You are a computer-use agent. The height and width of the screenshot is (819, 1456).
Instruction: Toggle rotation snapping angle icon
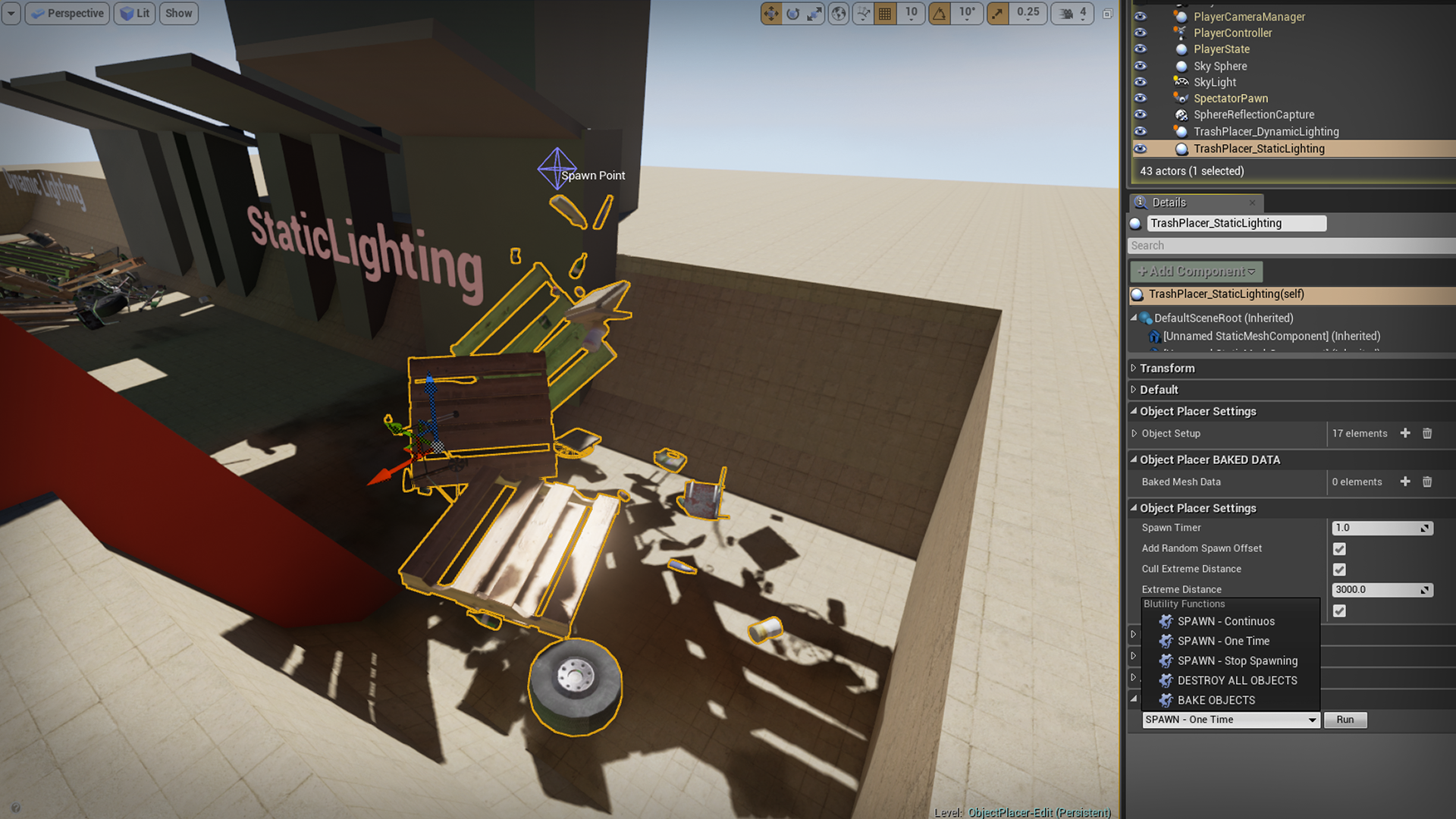point(941,13)
